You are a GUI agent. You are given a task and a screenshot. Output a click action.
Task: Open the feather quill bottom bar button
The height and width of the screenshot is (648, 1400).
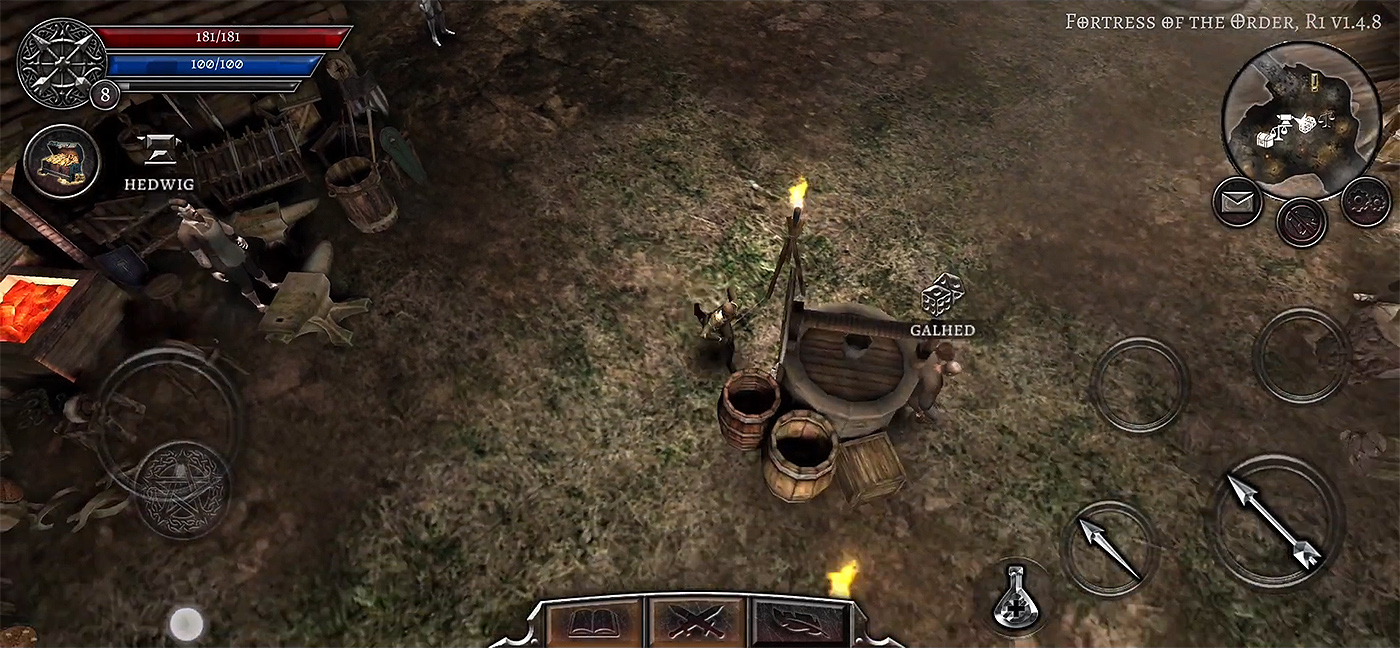[800, 622]
